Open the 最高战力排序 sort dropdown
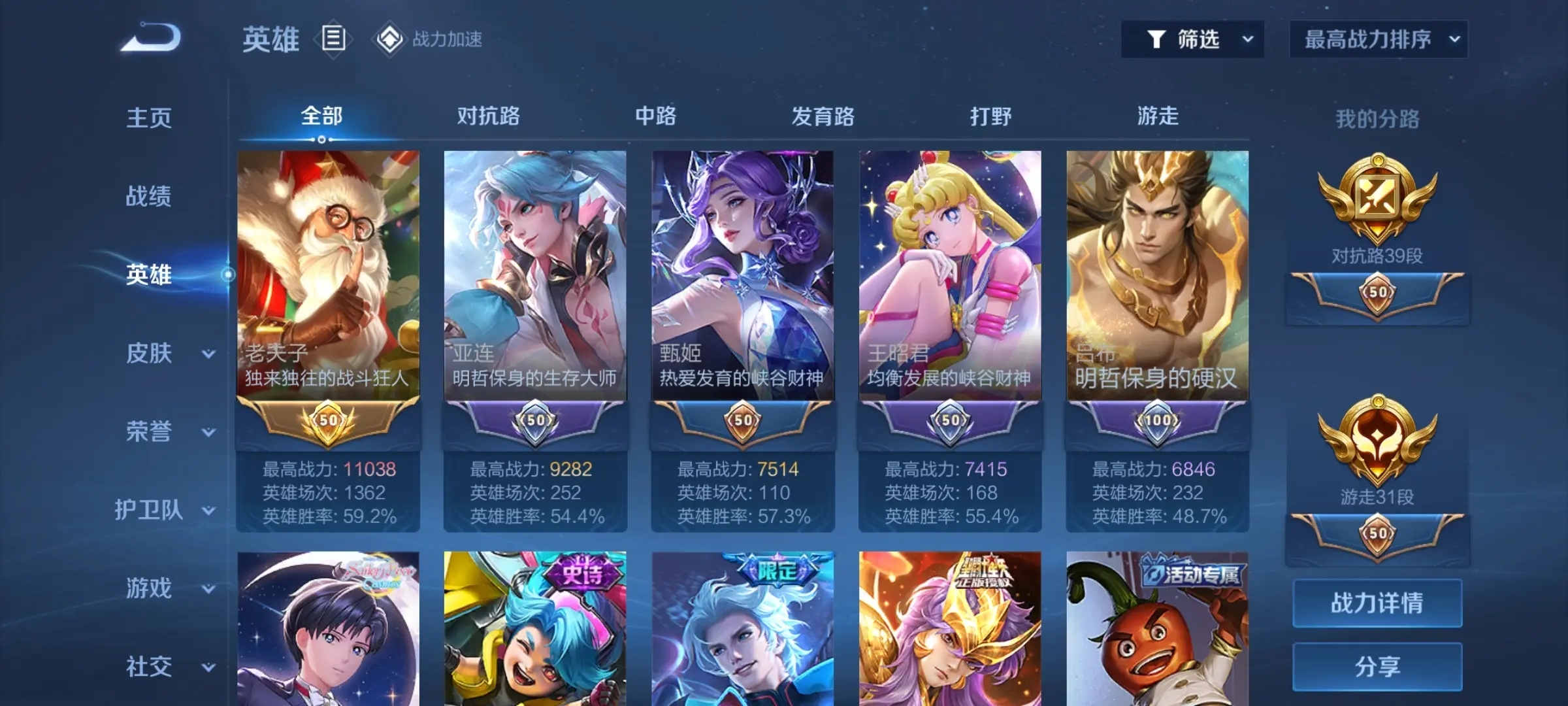 [1378, 39]
